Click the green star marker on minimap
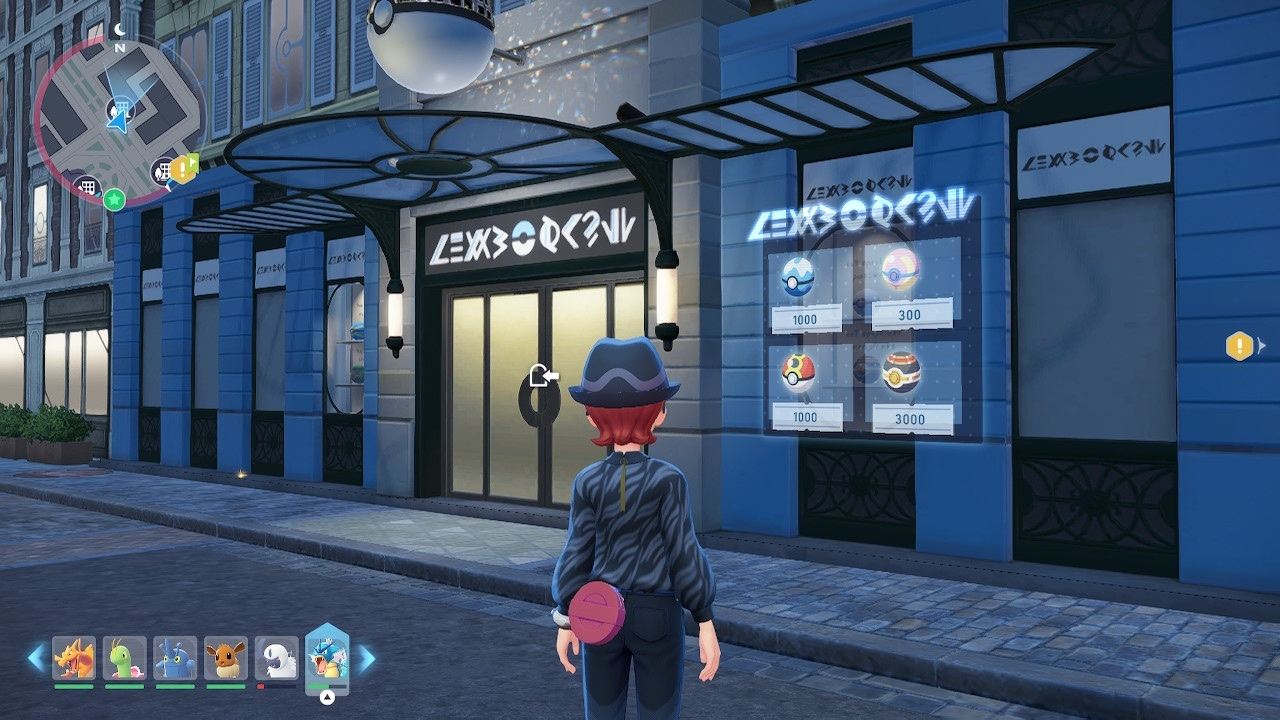 (115, 198)
